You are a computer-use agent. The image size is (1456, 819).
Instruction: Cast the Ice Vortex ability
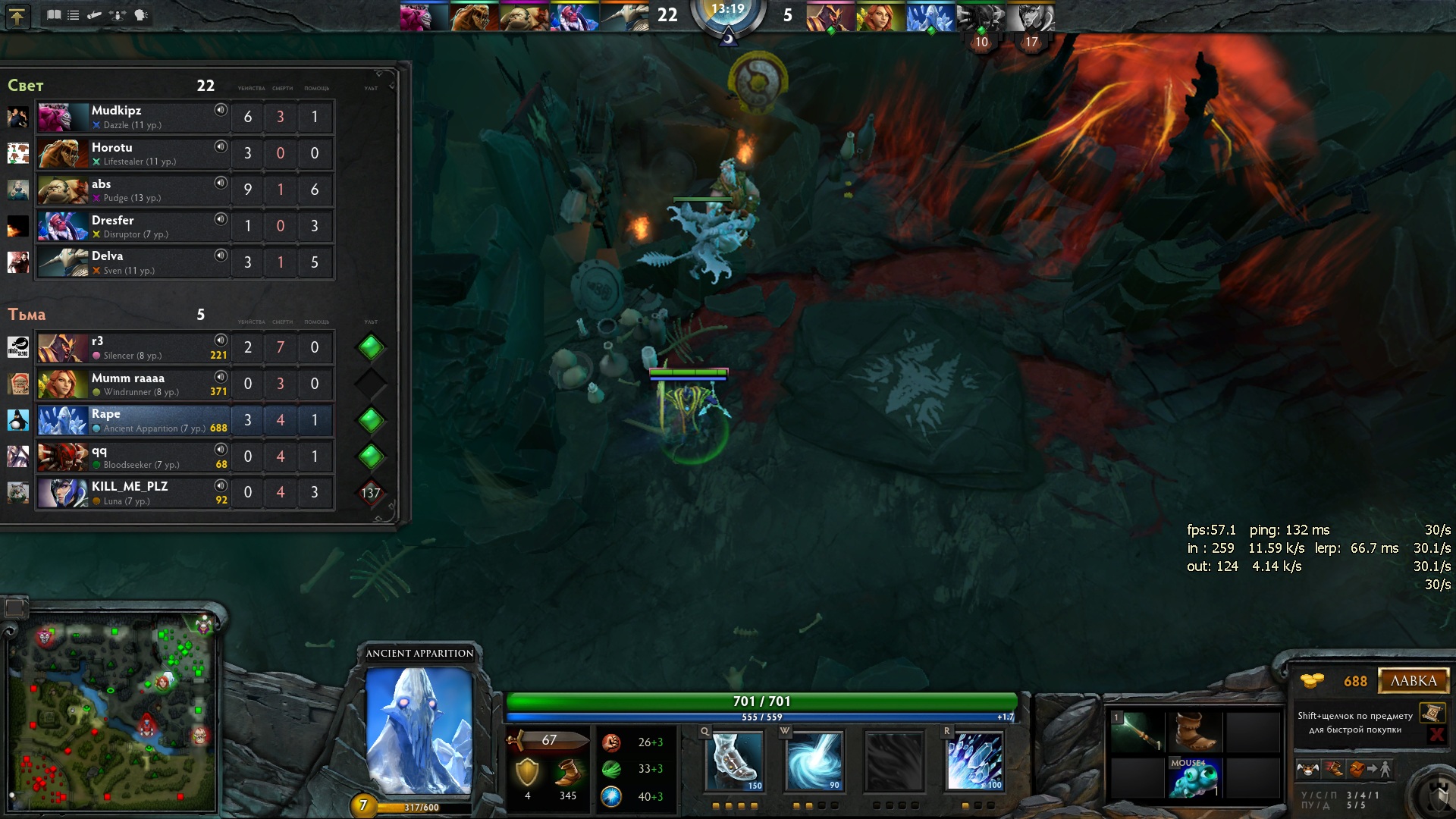814,761
